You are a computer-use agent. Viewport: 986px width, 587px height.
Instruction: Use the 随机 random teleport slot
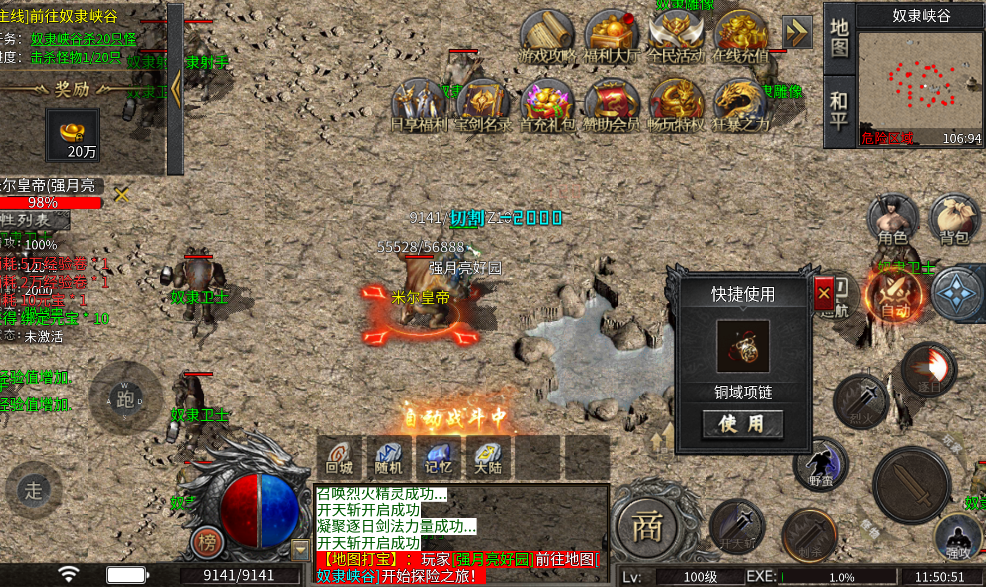(387, 456)
